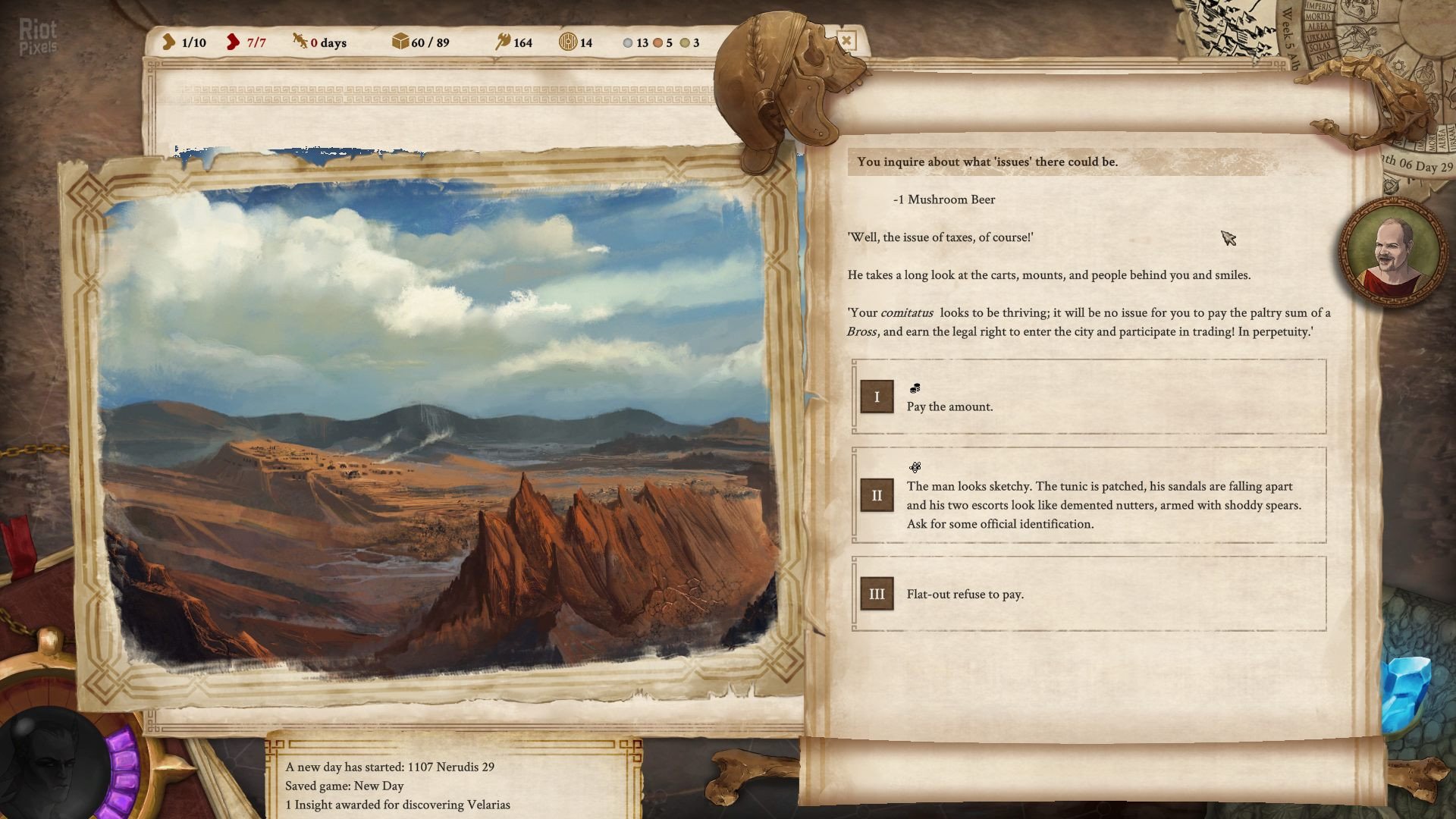Select the green resource dot showing 3
Viewport: 1456px width, 819px height.
pos(686,43)
